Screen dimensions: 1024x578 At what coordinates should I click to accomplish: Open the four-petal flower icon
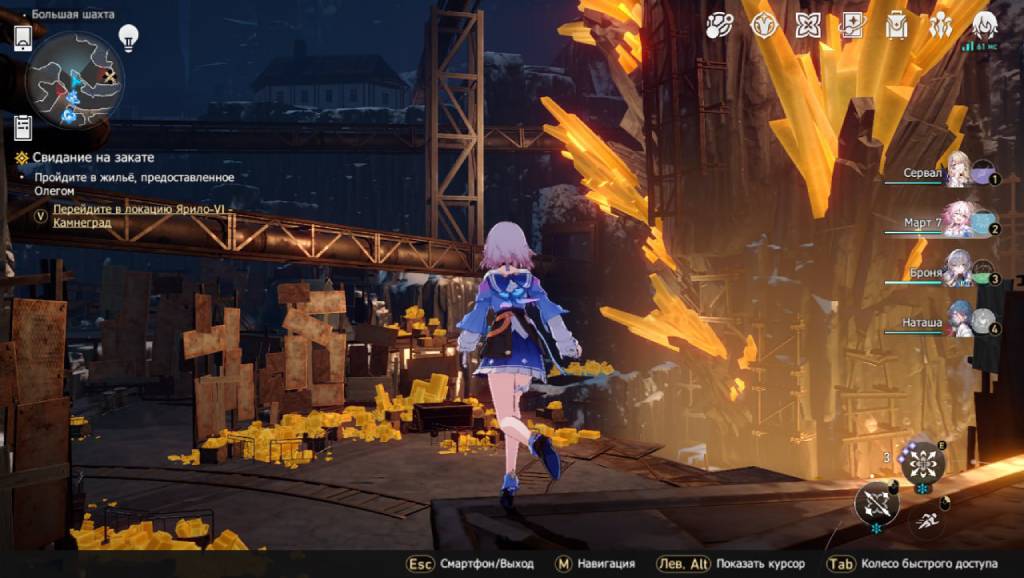(x=808, y=26)
